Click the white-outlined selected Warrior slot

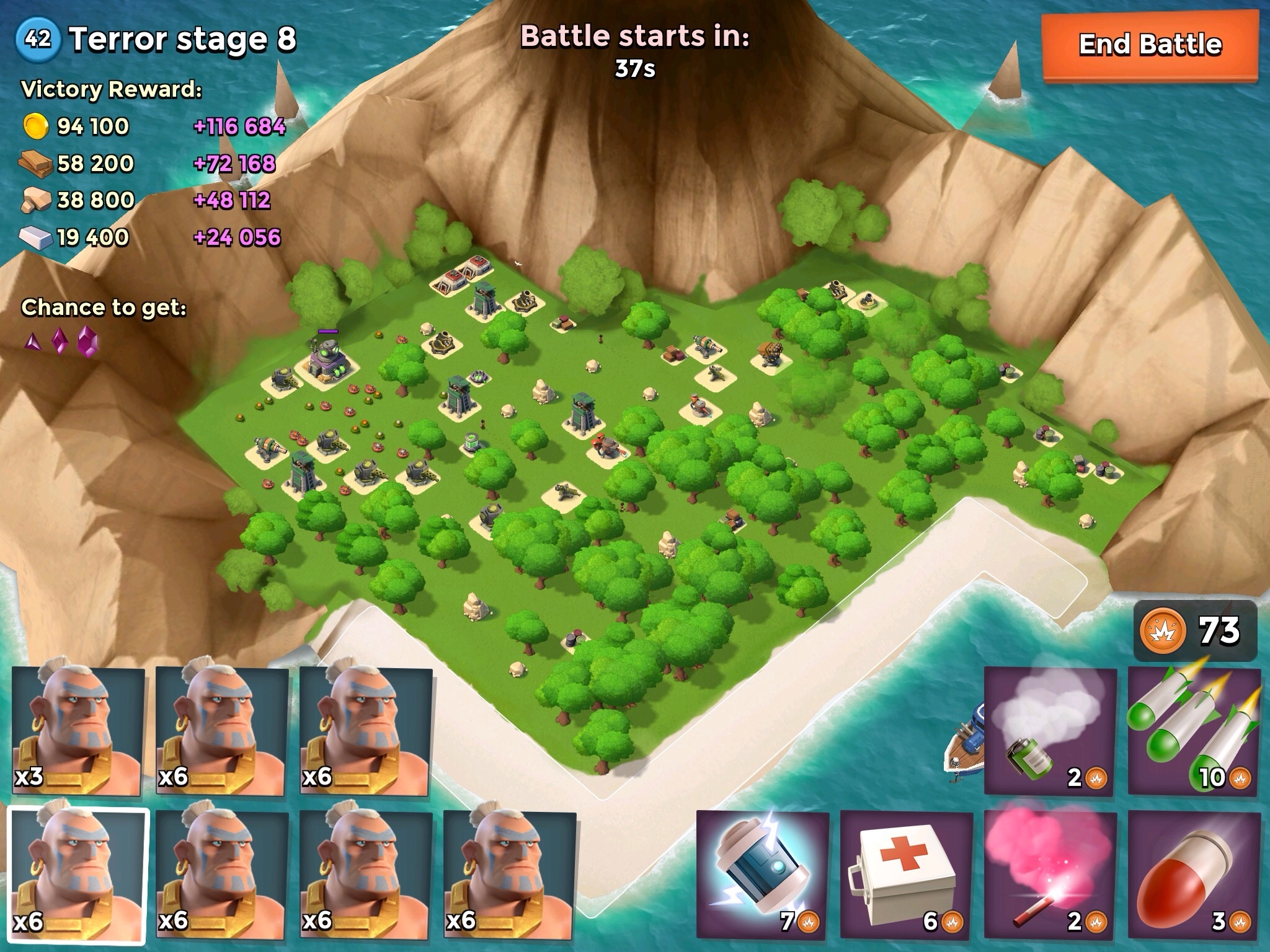(x=78, y=874)
